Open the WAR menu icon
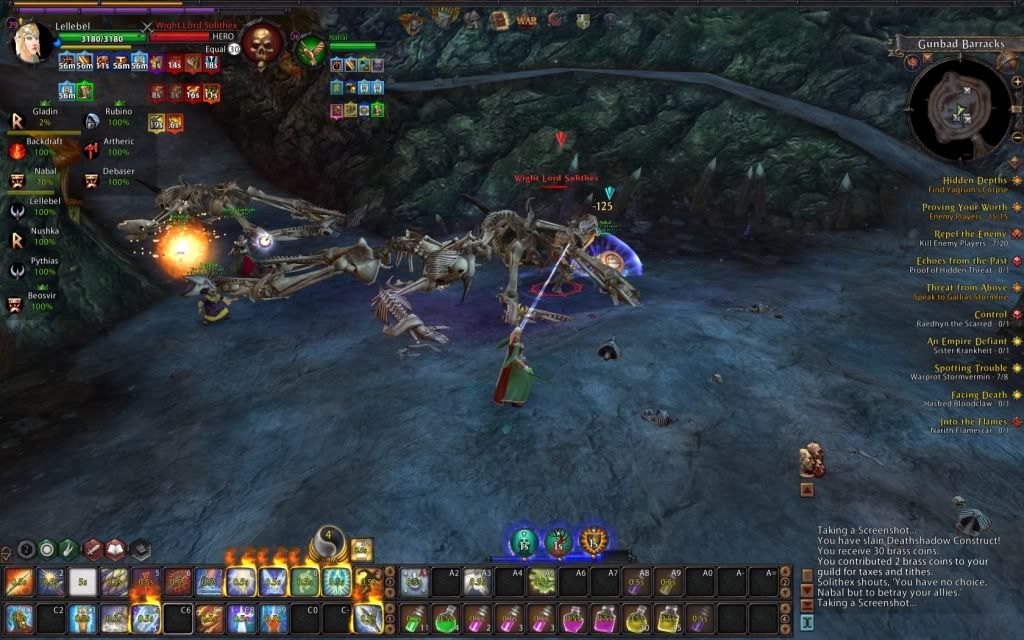The height and width of the screenshot is (640, 1024). pyautogui.click(x=526, y=20)
